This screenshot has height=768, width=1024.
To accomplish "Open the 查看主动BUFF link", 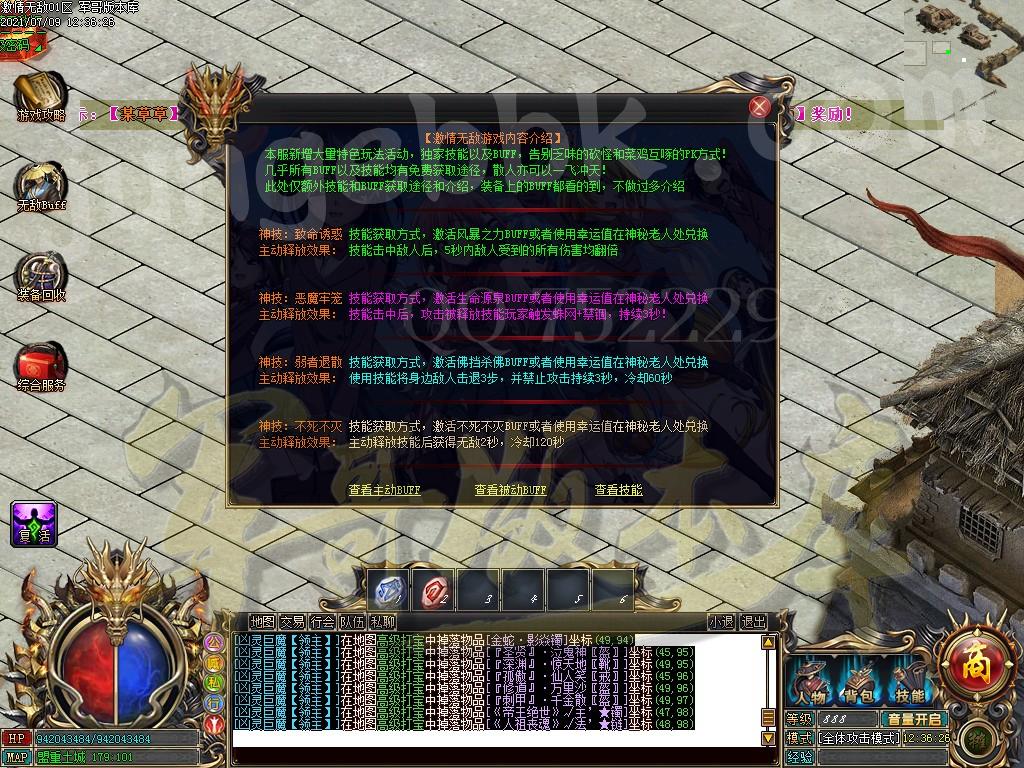I will [385, 490].
